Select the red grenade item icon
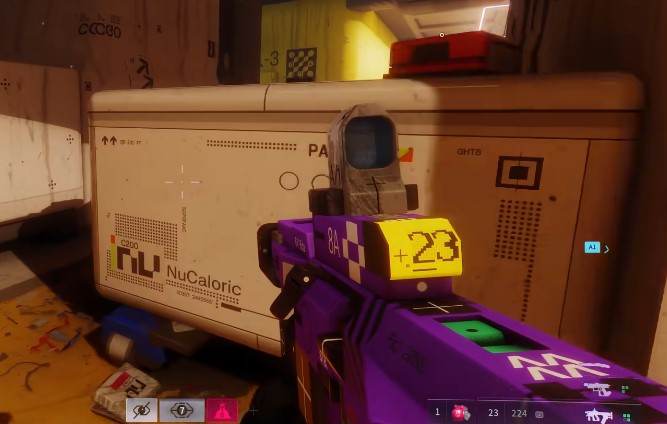667x424 pixels. pos(461,412)
